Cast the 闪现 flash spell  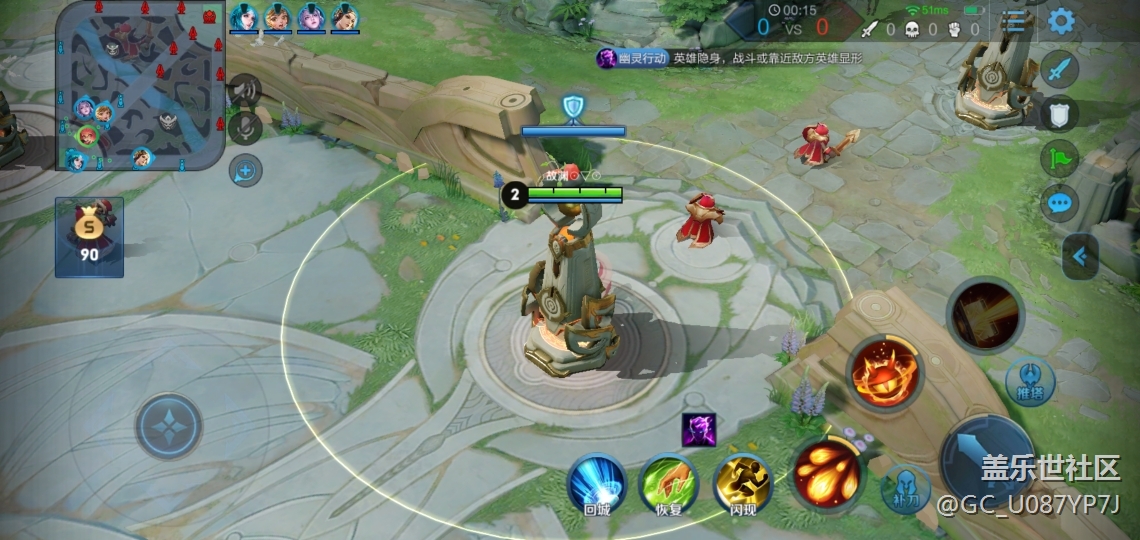coord(743,484)
